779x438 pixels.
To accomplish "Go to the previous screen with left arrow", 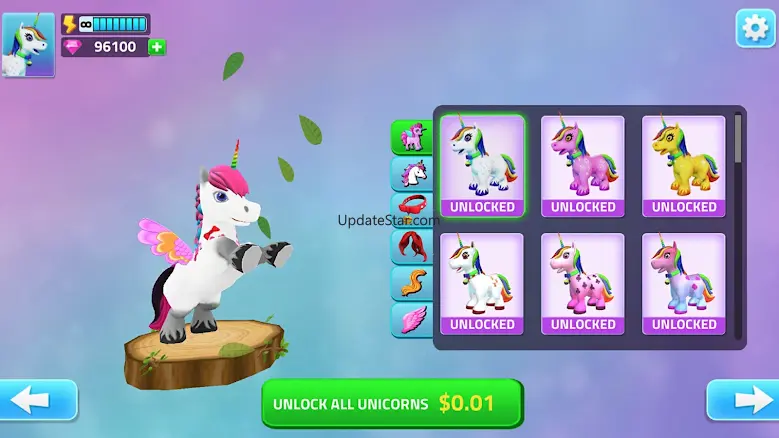I will pos(38,400).
